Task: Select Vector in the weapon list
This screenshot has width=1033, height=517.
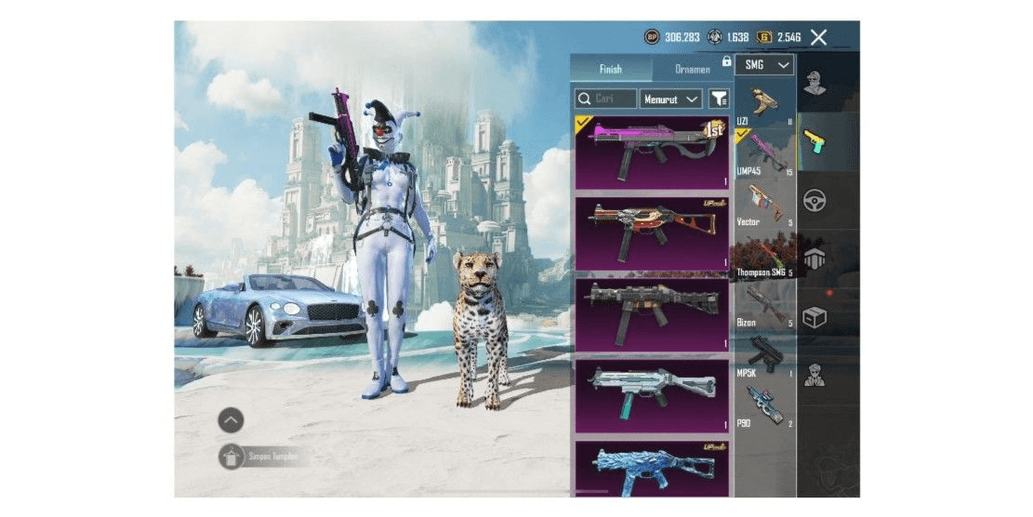Action: pyautogui.click(x=765, y=203)
